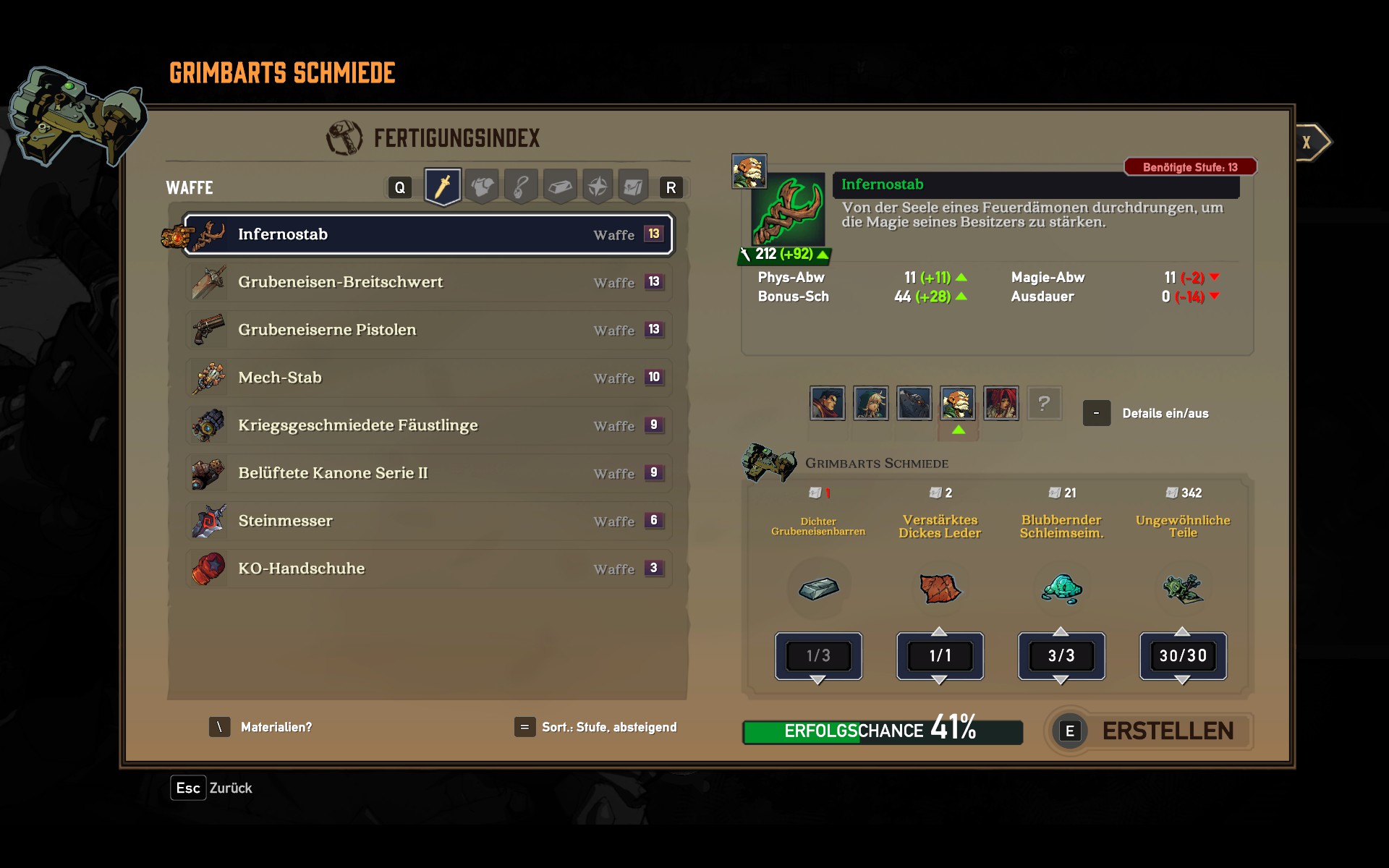The height and width of the screenshot is (868, 1389).
Task: Toggle Details ein/aus
Action: tap(1096, 413)
